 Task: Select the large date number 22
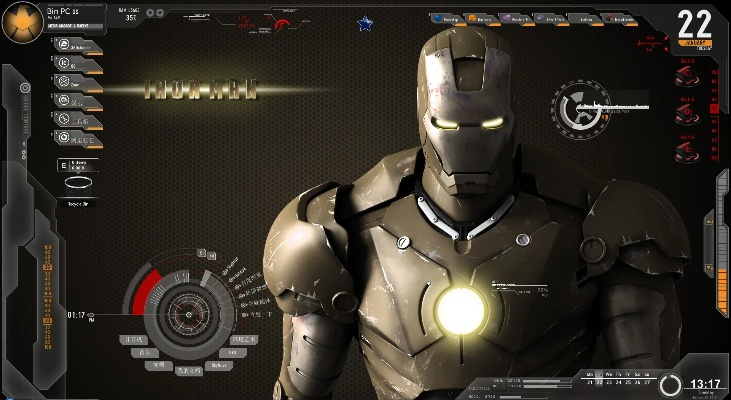(694, 24)
